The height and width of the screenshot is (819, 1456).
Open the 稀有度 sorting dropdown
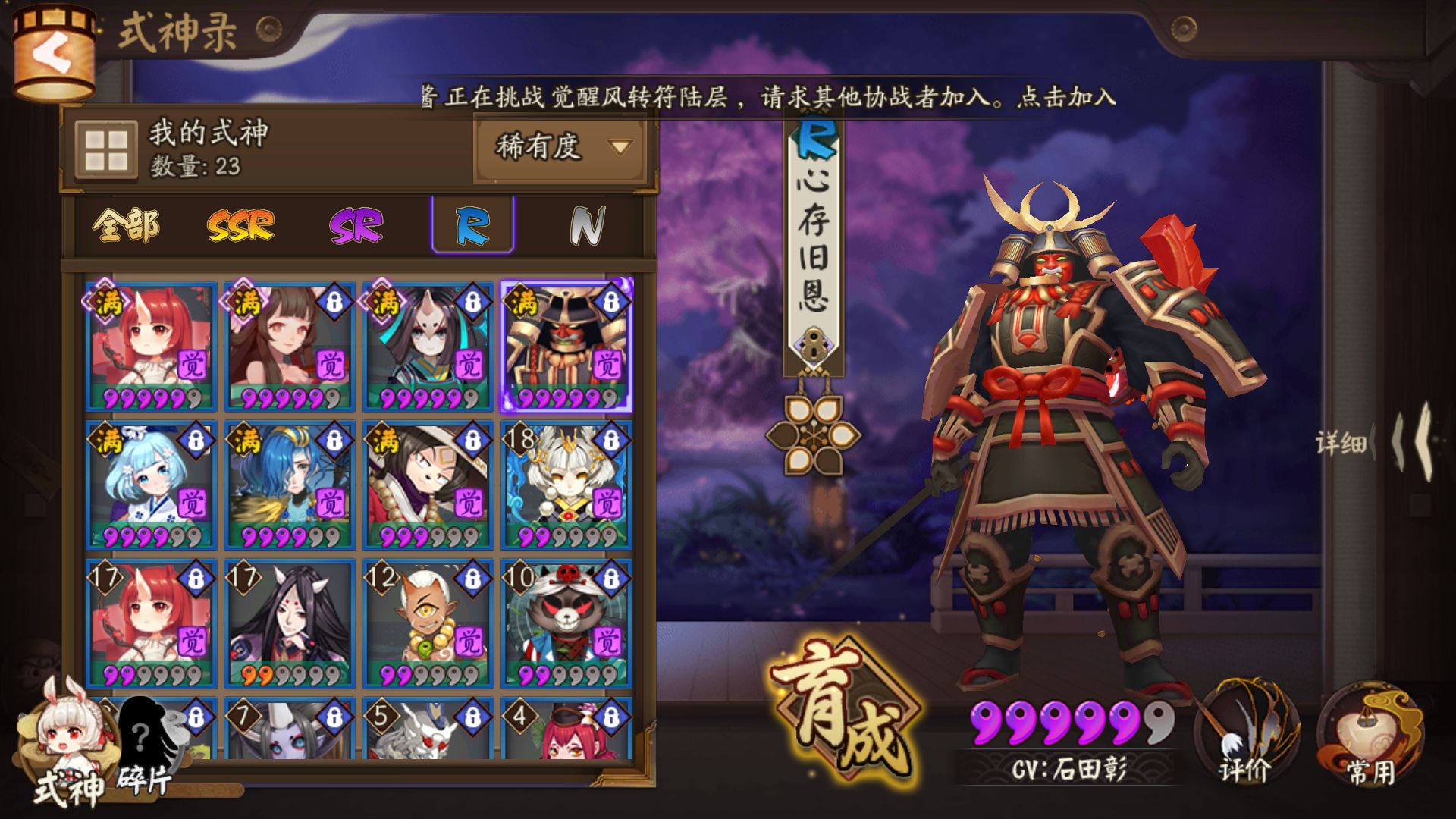tap(556, 149)
